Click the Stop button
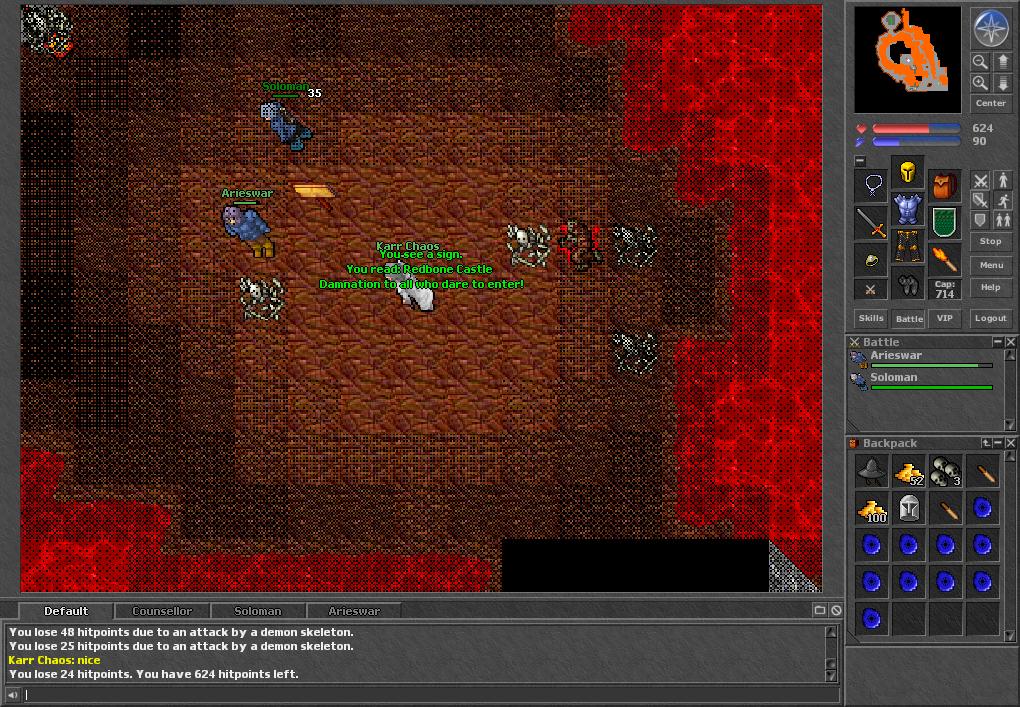The image size is (1020, 707). click(x=990, y=241)
